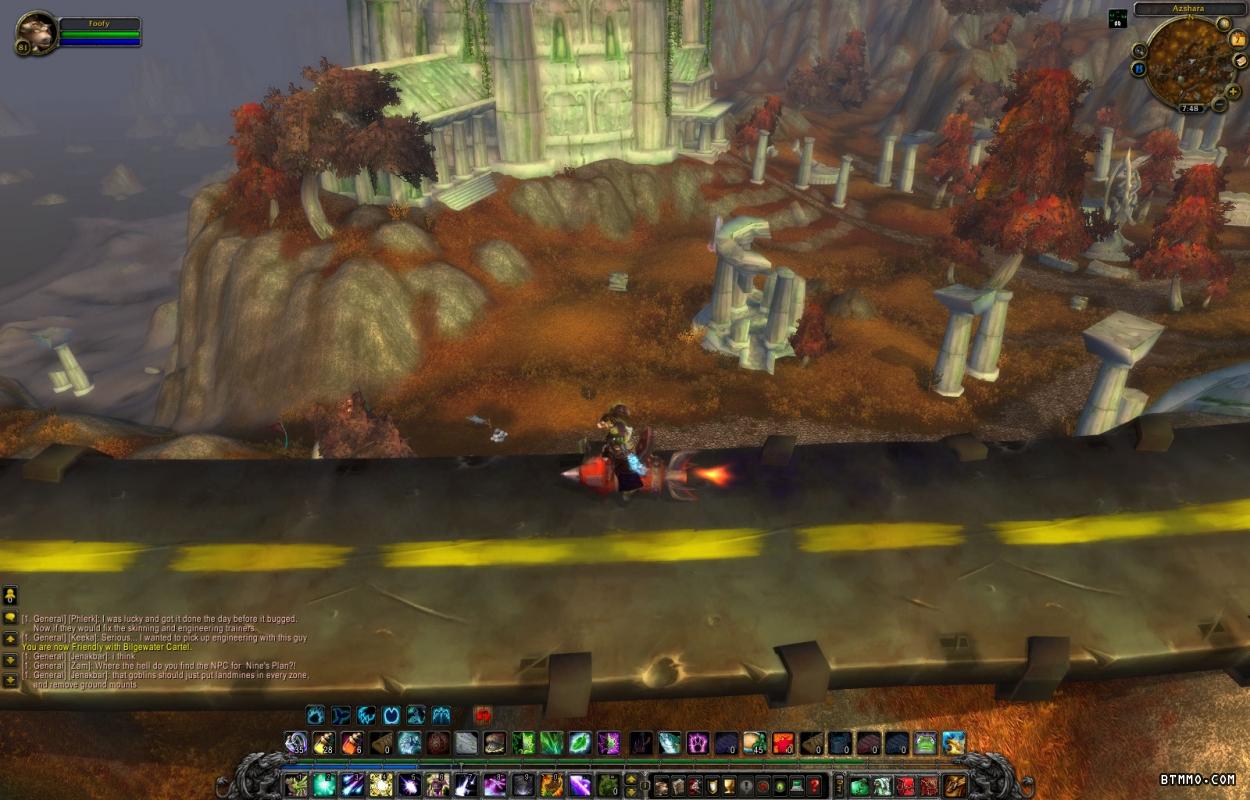
Task: Cancel the red aura on the stance bar
Action: click(x=484, y=715)
